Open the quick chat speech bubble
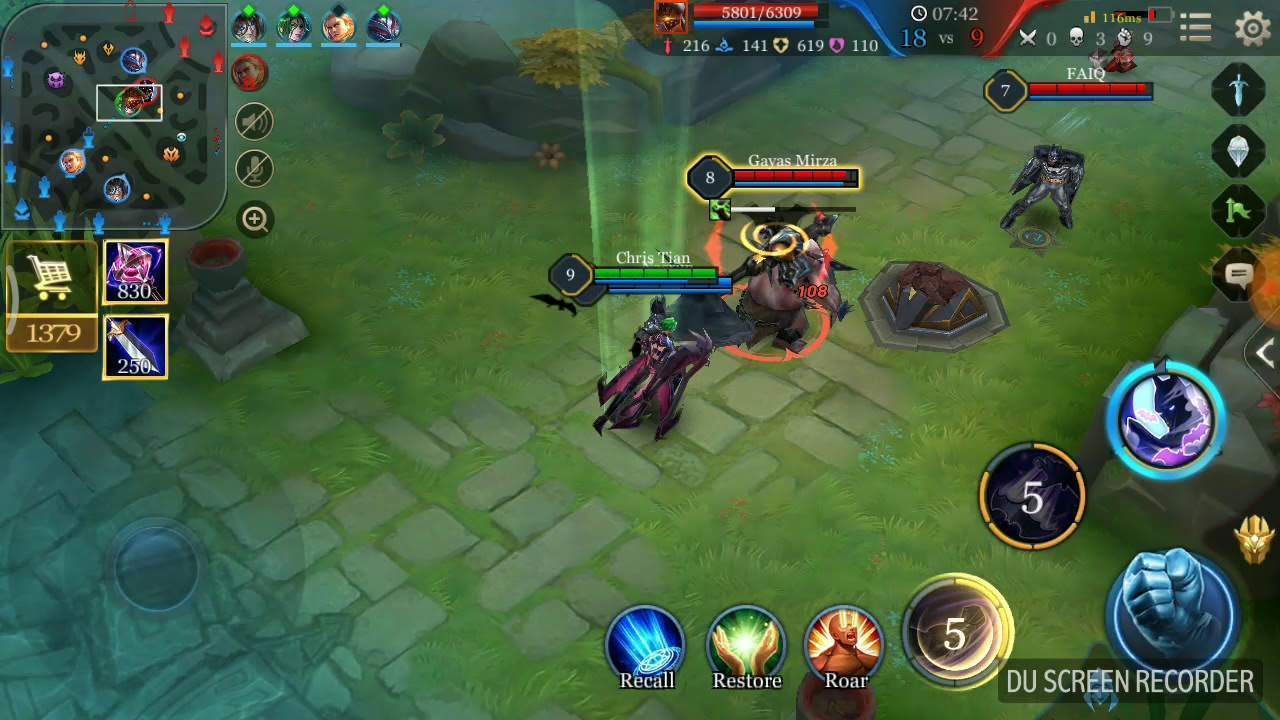 click(1238, 275)
